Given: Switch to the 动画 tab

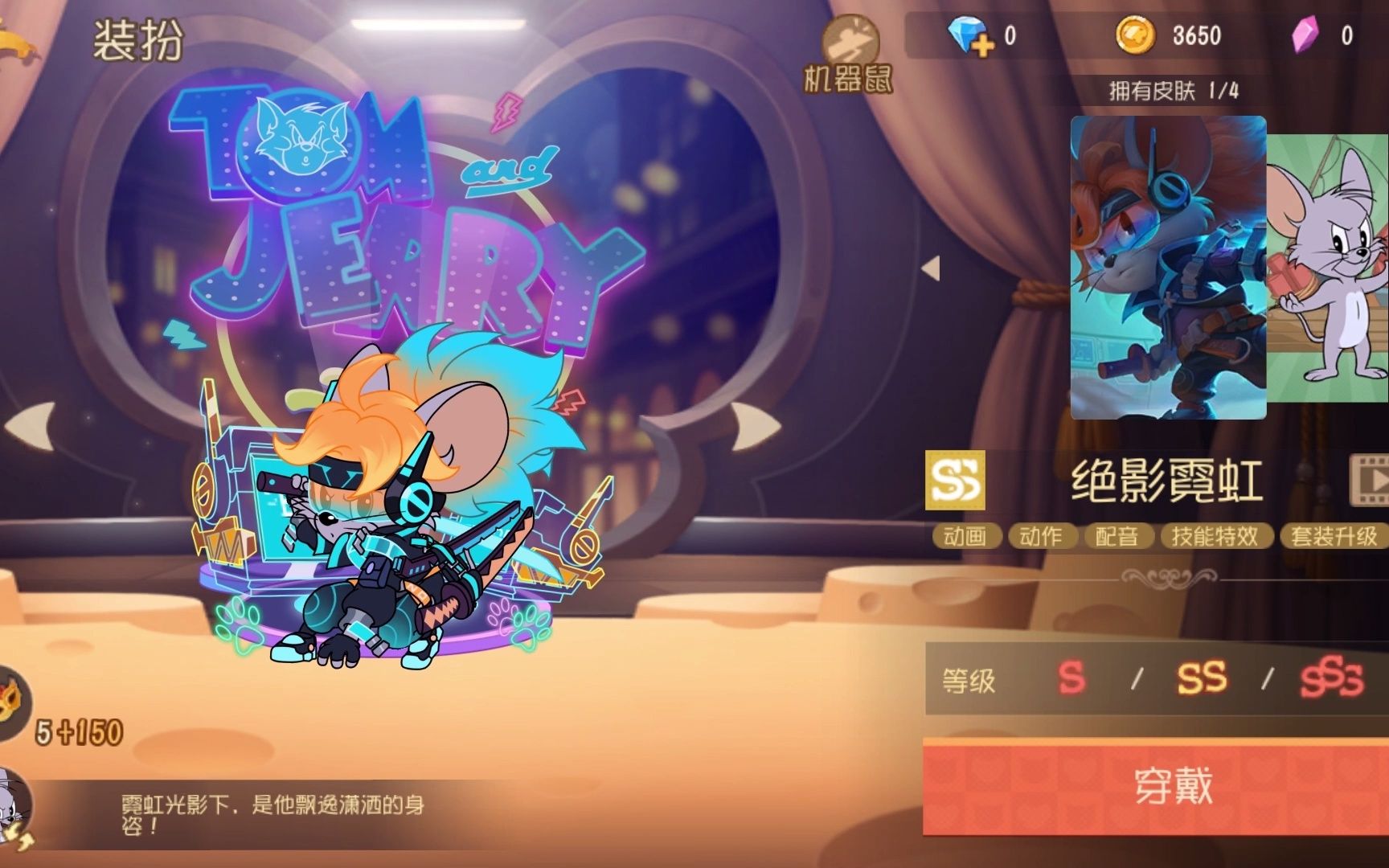Looking at the screenshot, I should [x=966, y=537].
